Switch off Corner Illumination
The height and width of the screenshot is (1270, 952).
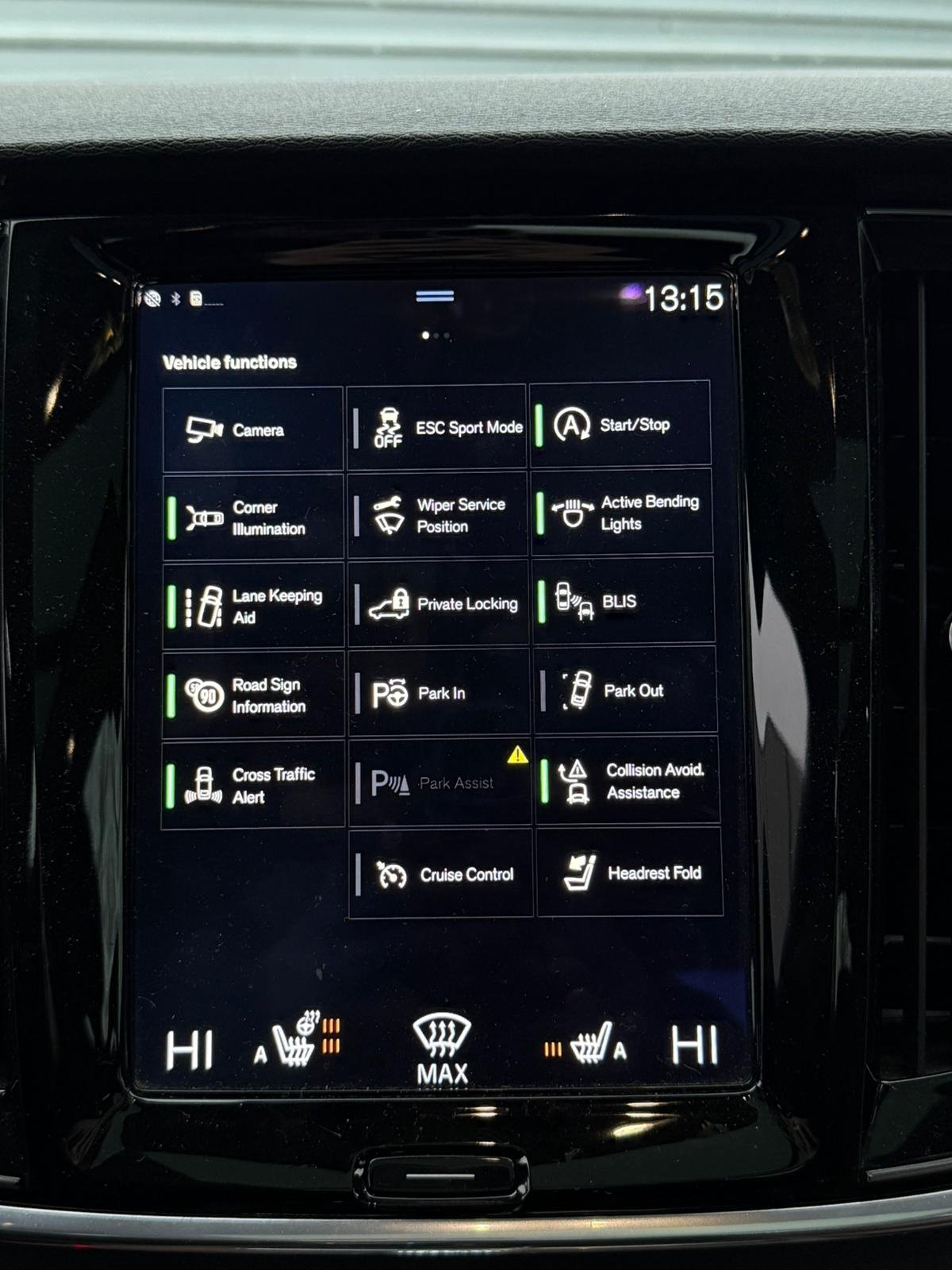pyautogui.click(x=253, y=518)
